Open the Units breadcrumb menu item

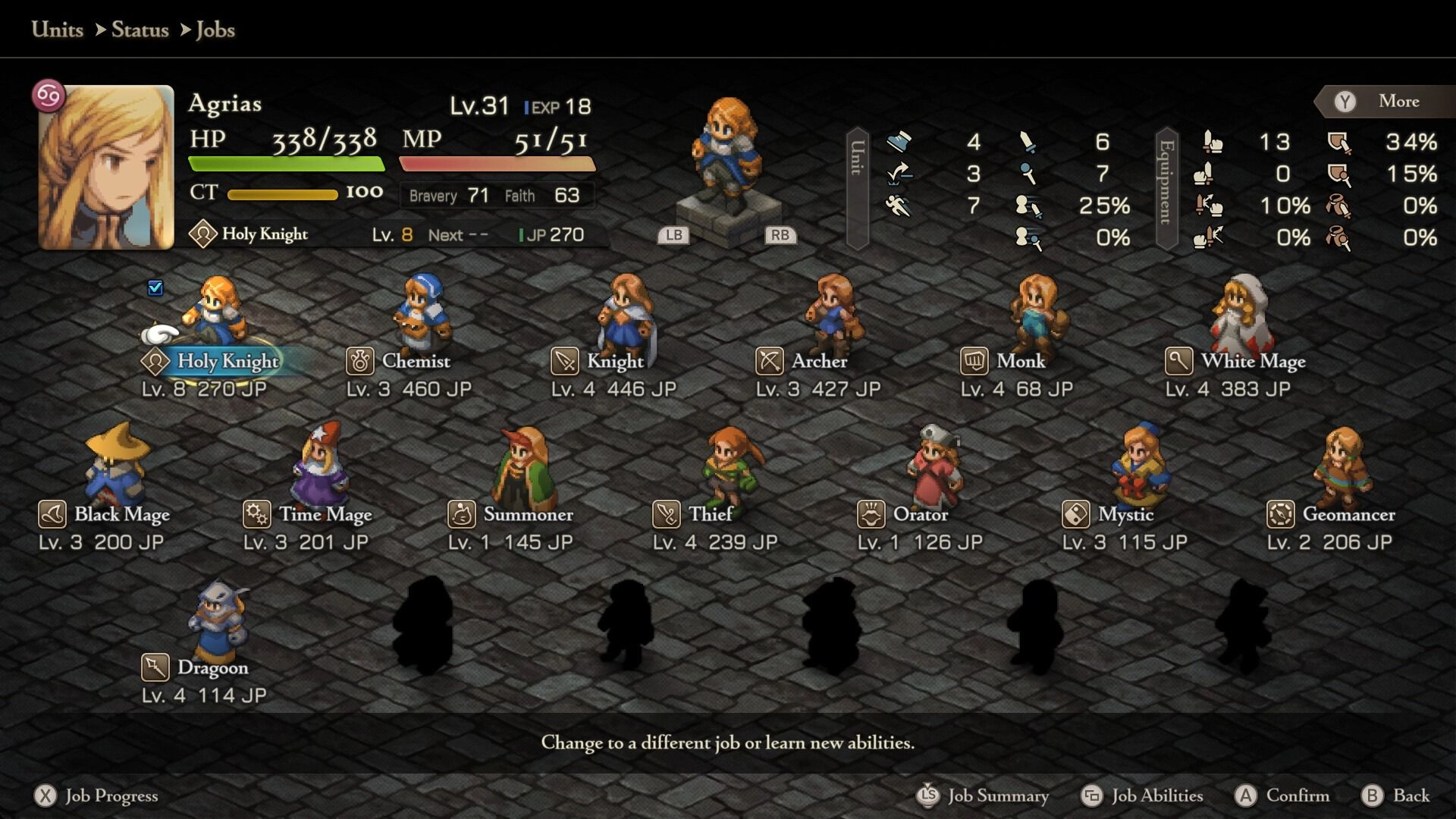click(56, 30)
